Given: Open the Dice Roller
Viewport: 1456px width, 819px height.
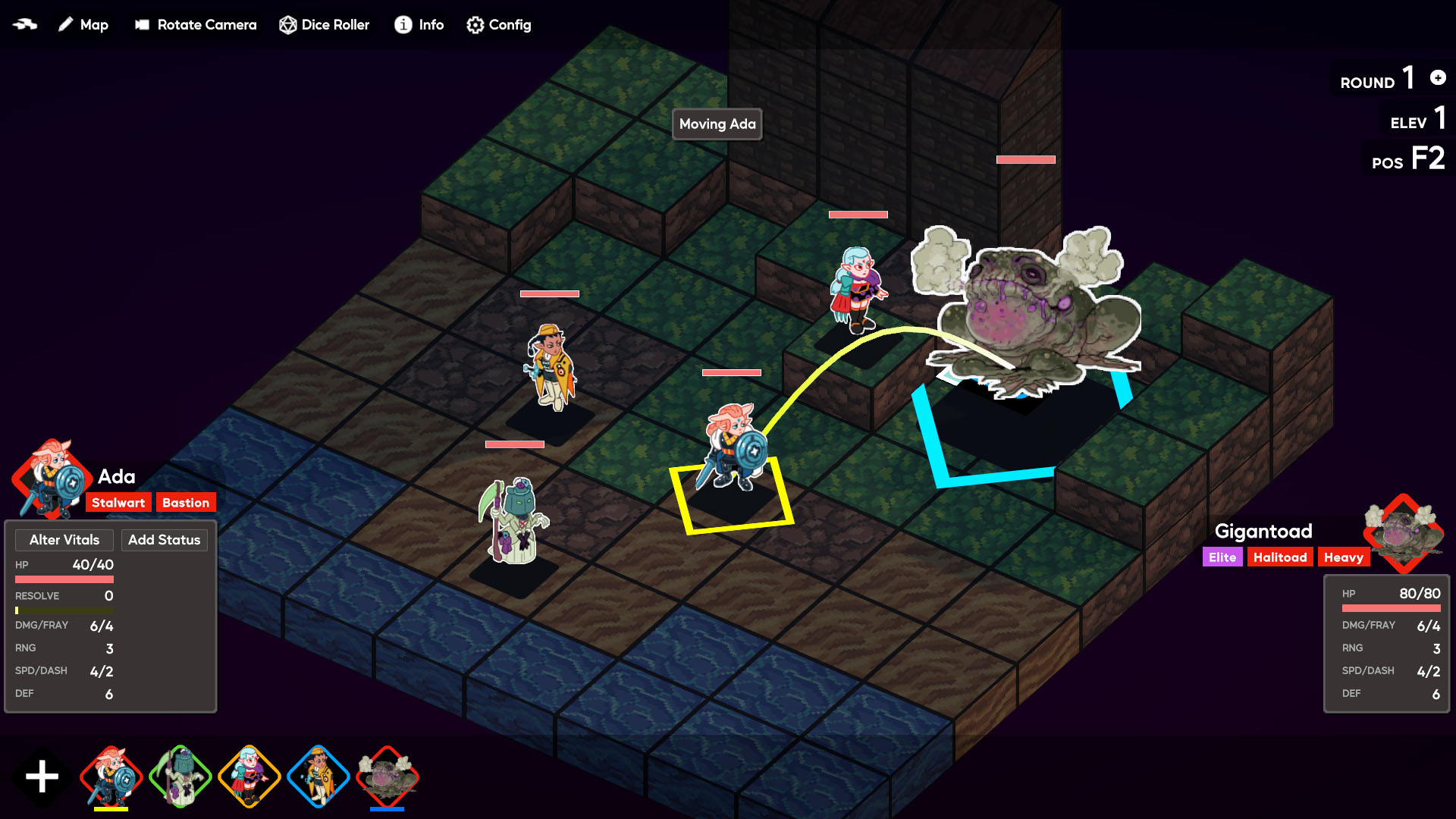Looking at the screenshot, I should click(324, 25).
